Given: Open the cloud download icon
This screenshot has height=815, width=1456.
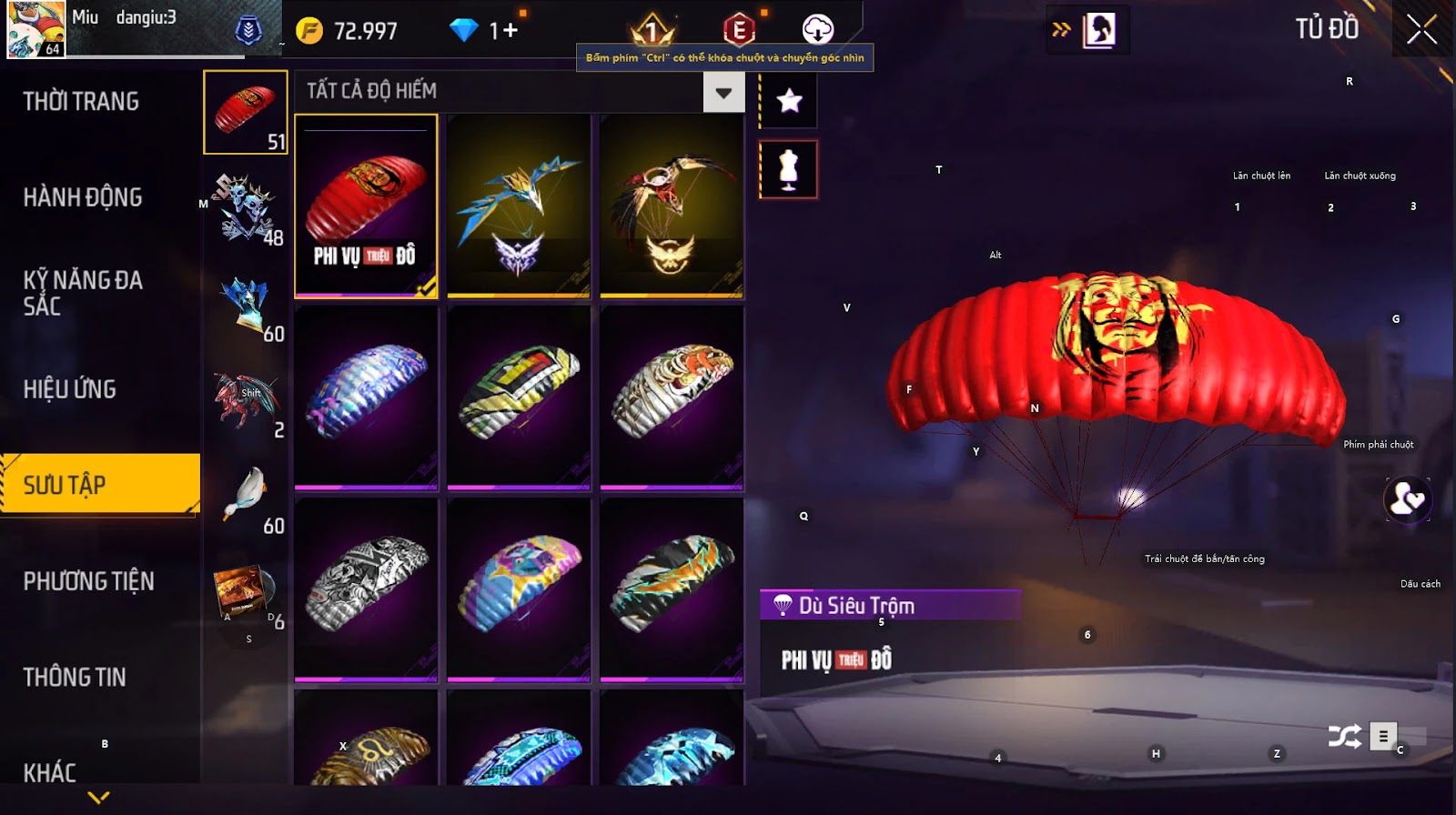Looking at the screenshot, I should pos(818,30).
